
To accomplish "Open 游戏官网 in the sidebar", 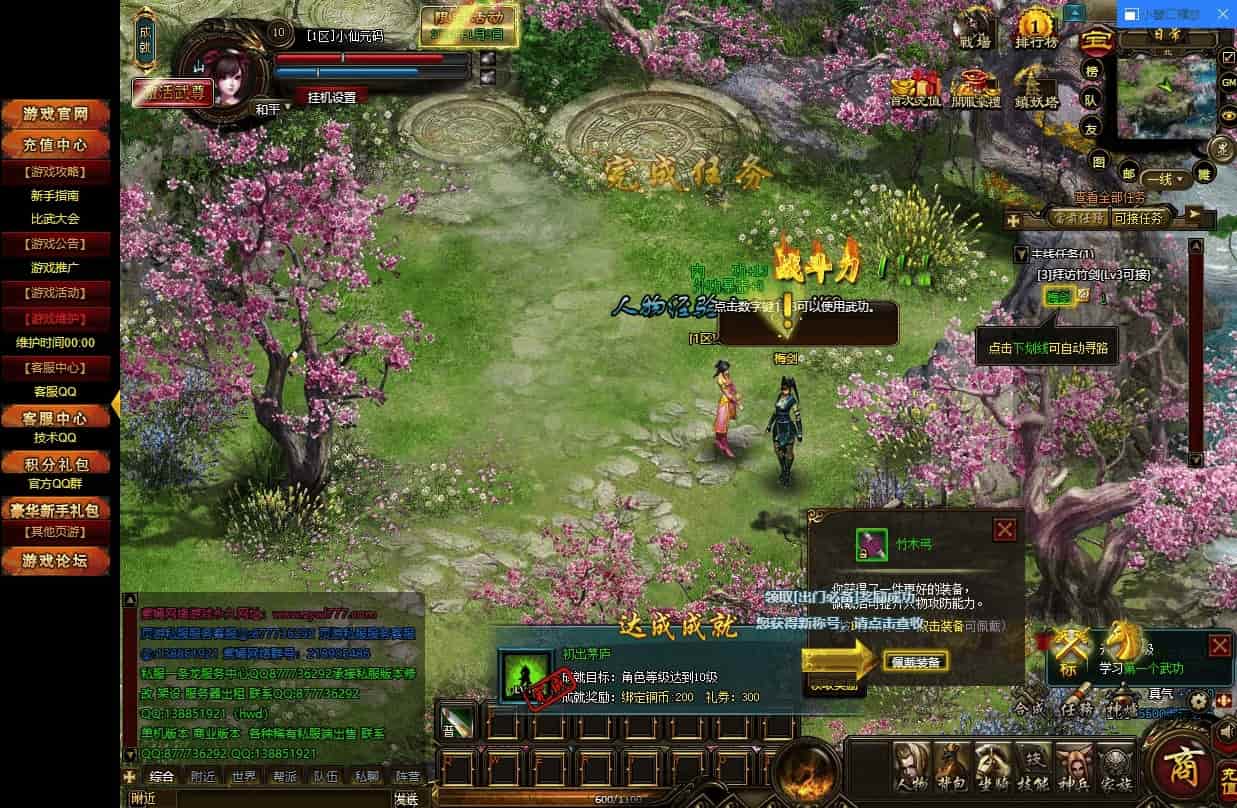I will tap(58, 115).
